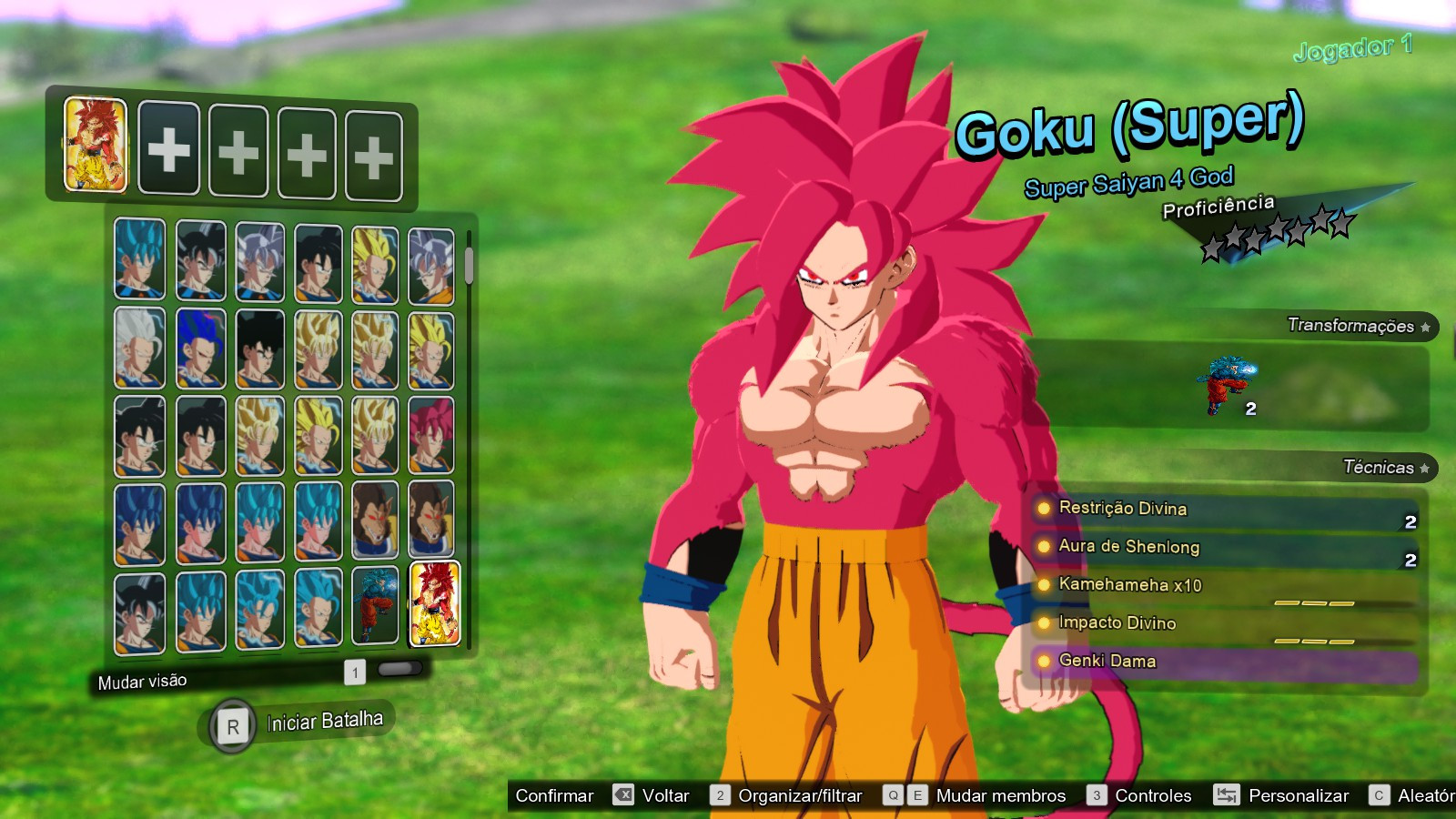Toggle the Mudar visão switch
Viewport: 1456px width, 819px height.
[400, 671]
